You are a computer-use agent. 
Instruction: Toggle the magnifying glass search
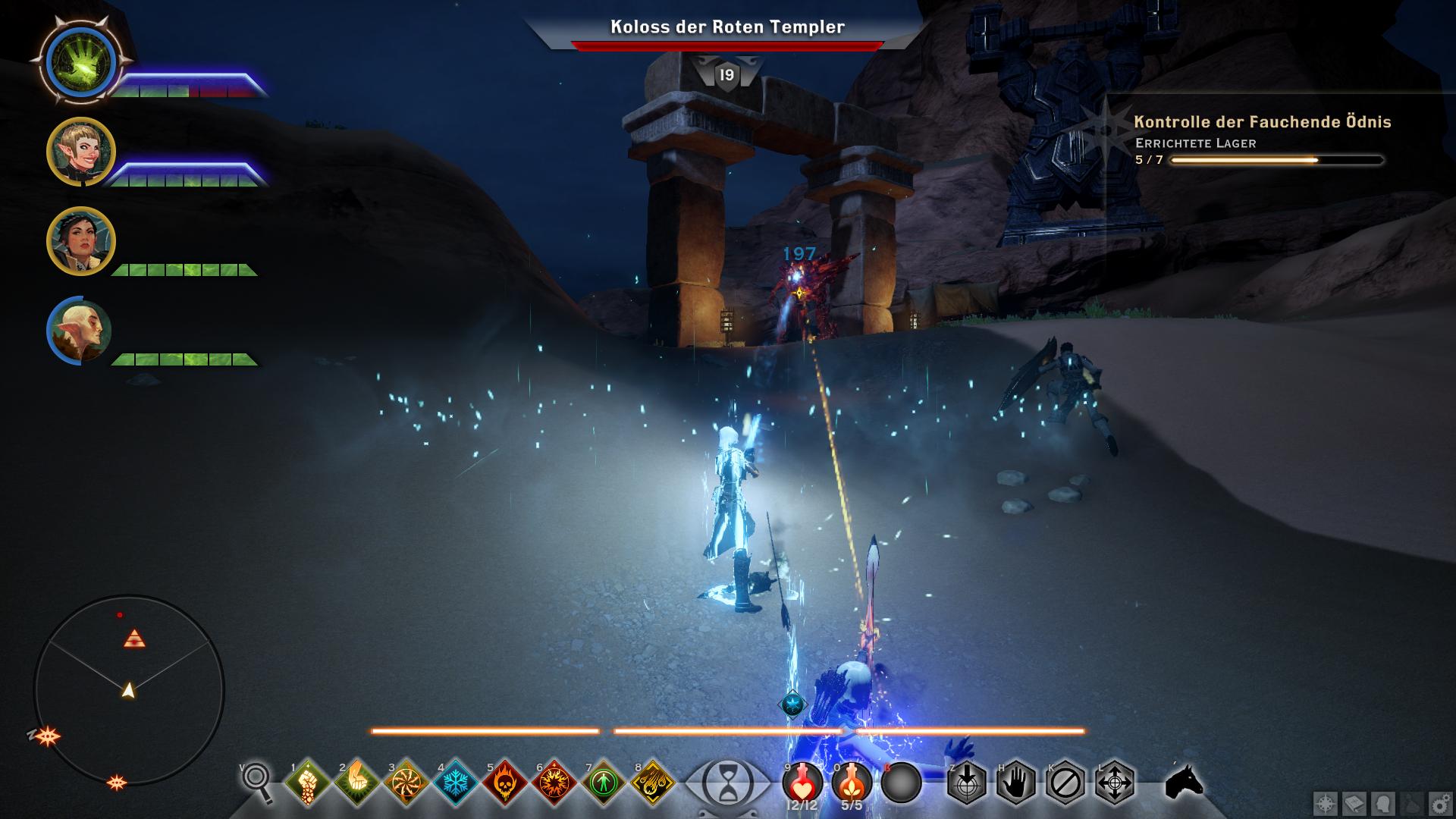(258, 780)
